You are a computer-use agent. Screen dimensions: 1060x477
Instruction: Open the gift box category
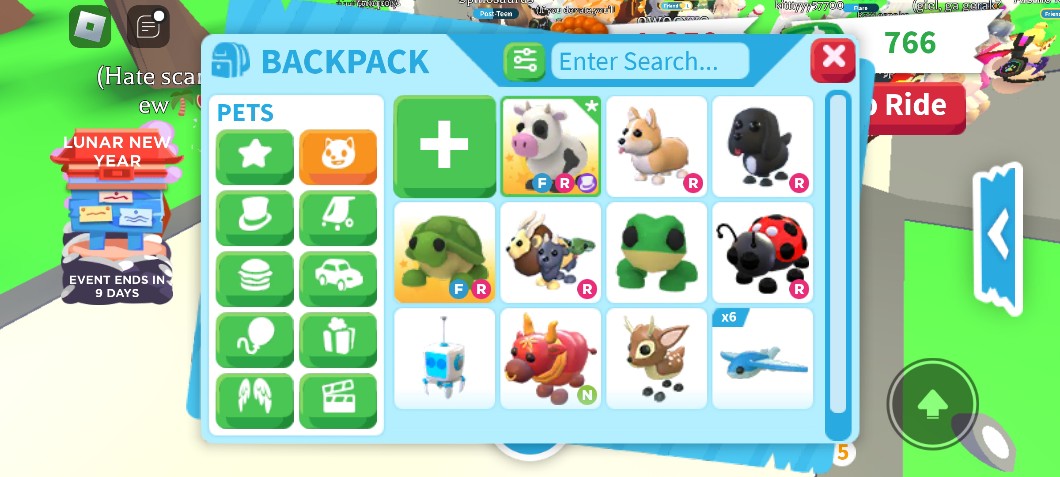(338, 340)
